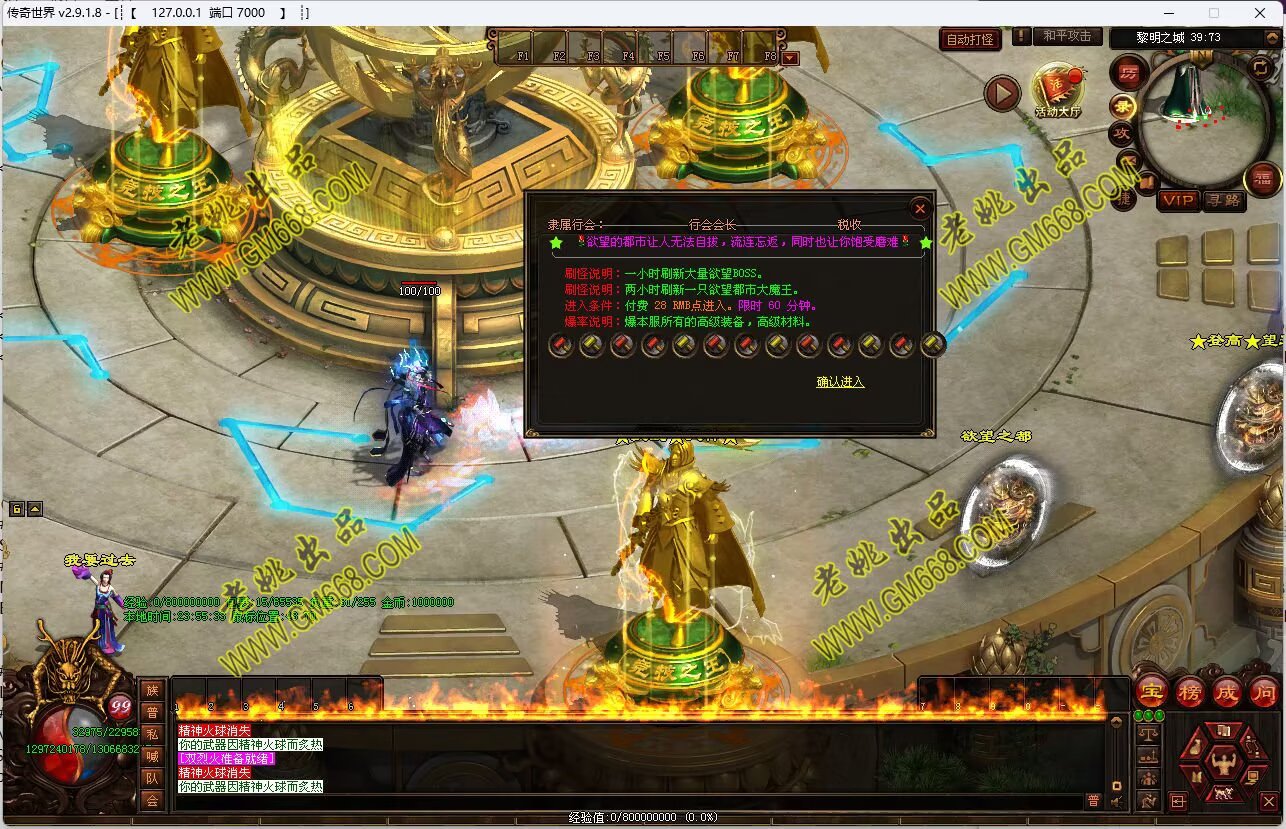Open the 问 help button
This screenshot has height=829, width=1286.
point(1264,691)
